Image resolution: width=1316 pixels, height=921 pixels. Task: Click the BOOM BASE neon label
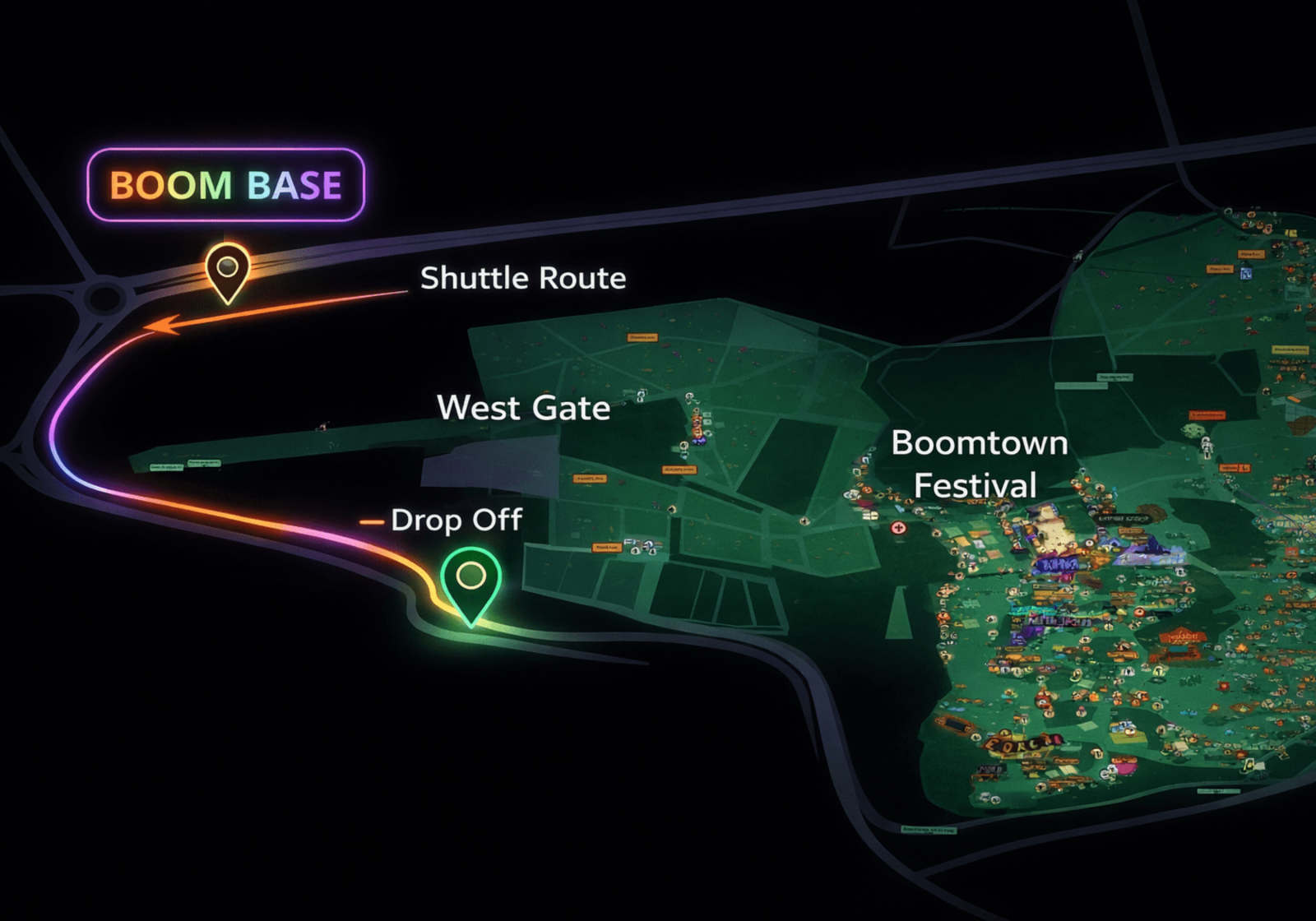pyautogui.click(x=225, y=185)
